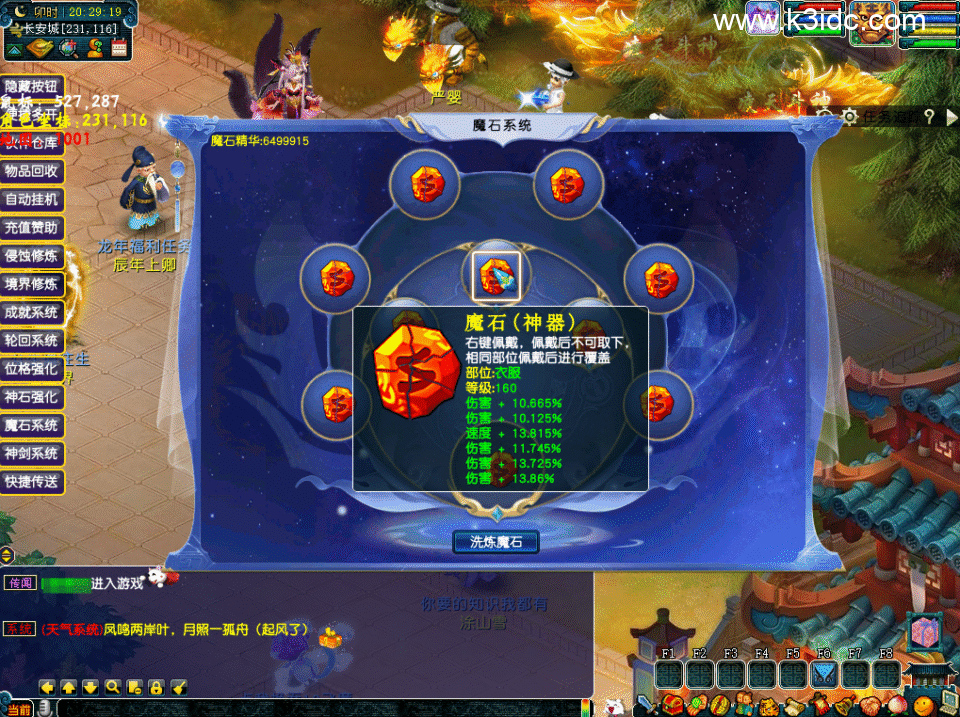The image size is (960, 717).
Task: Open the 成就系统 achievement system
Action: pos(33,313)
